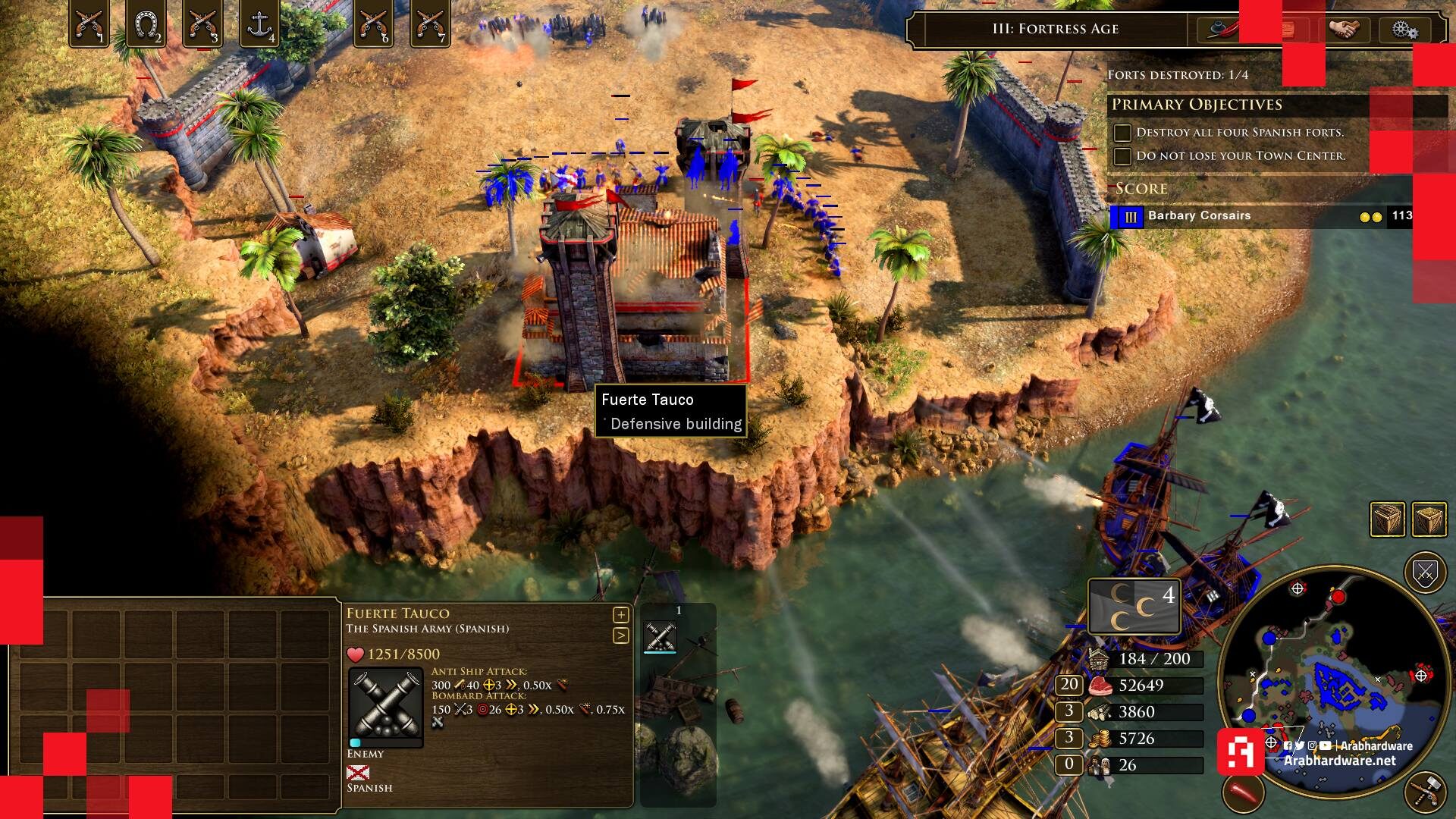
Task: Select control group 7 with crossed pistols
Action: [429, 24]
